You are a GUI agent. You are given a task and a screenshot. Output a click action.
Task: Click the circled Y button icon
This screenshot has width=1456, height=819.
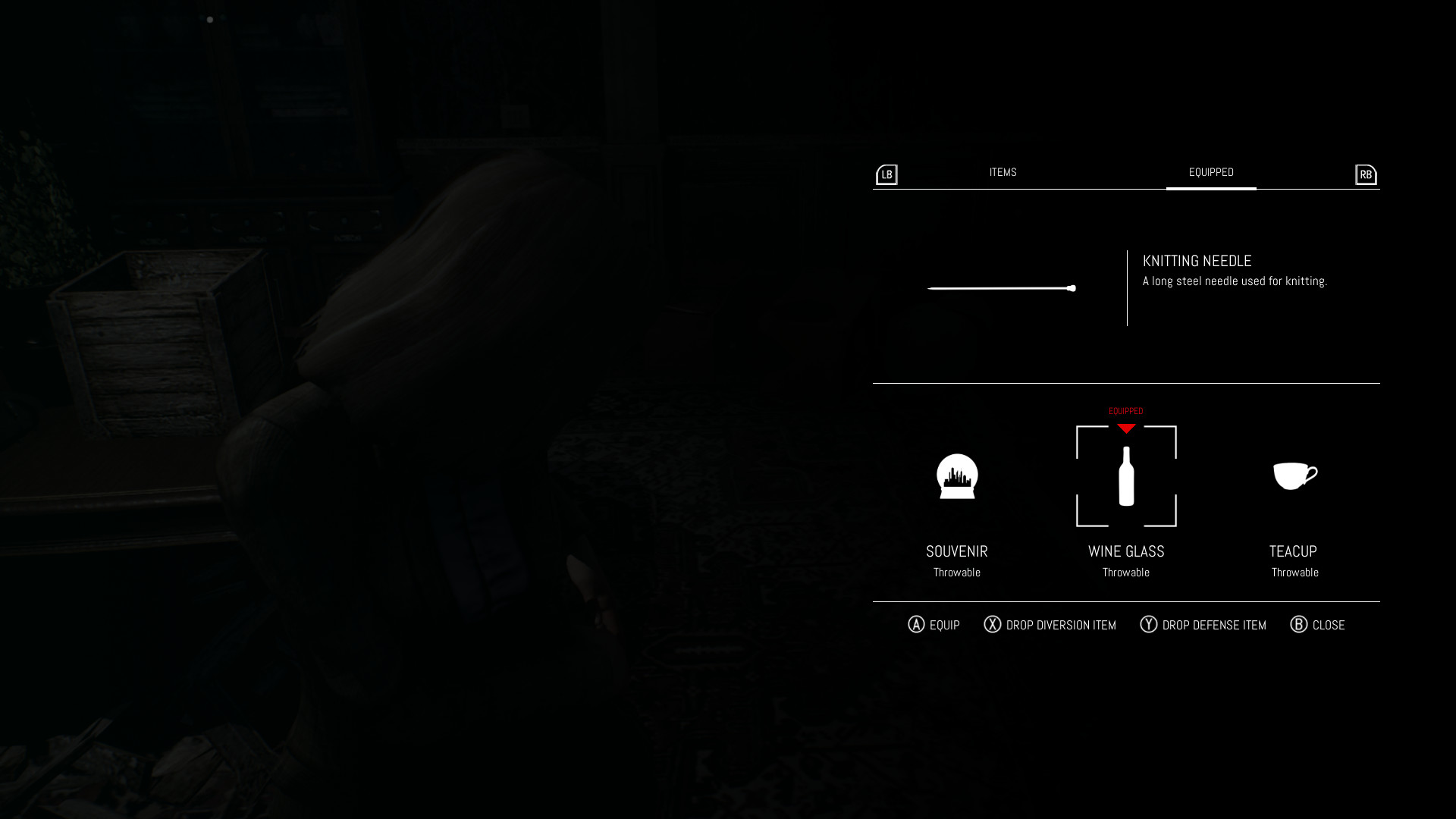coord(1147,624)
